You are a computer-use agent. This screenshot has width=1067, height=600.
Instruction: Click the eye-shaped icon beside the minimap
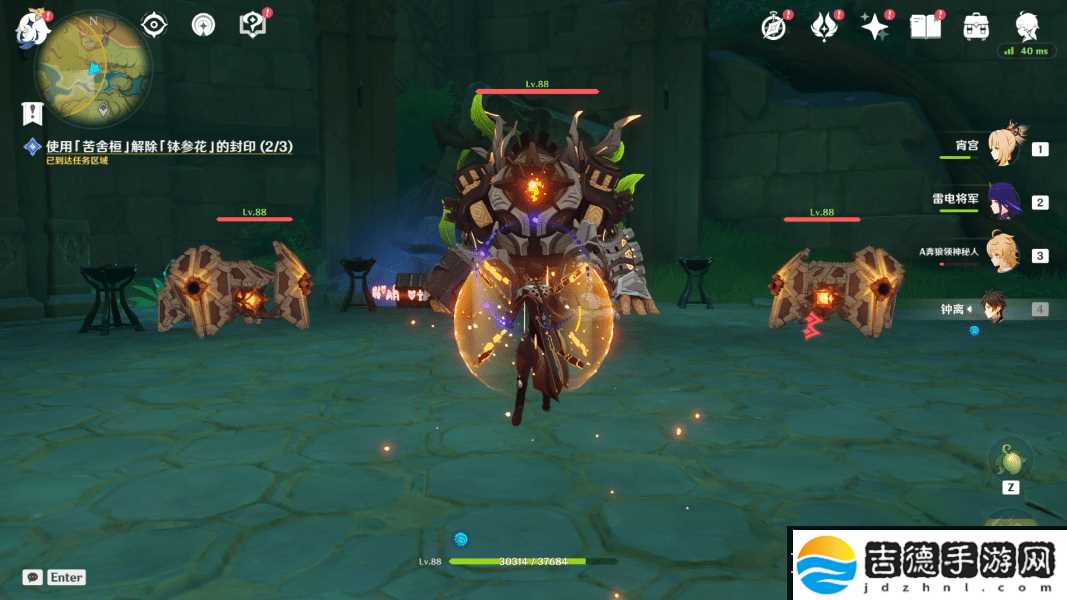pos(154,25)
